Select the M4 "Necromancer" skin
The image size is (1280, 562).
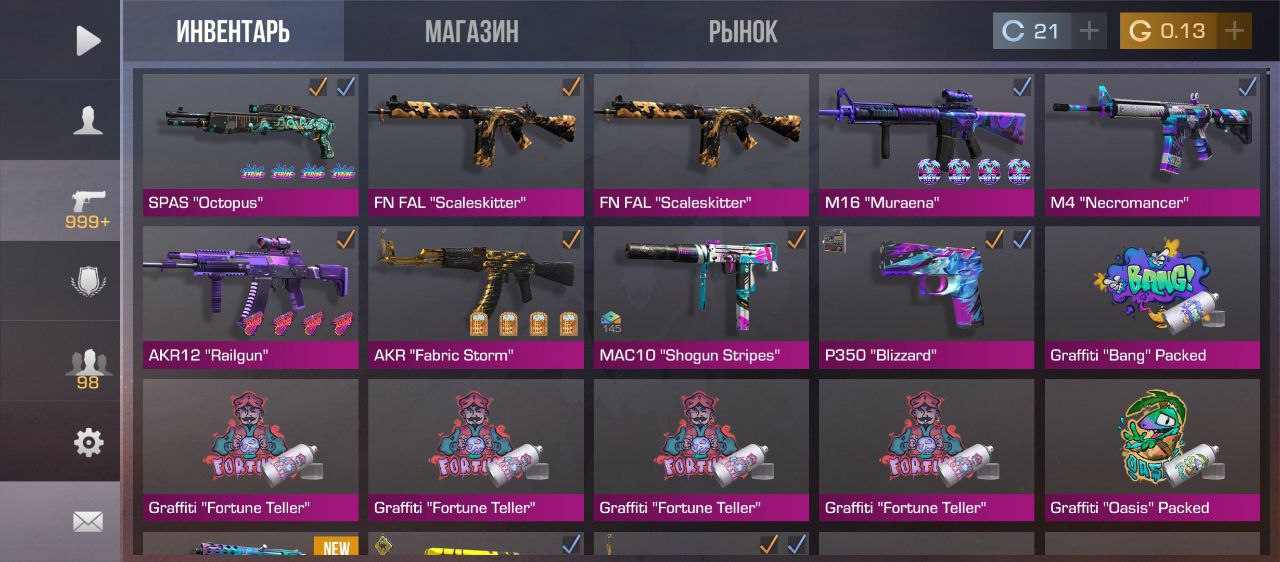tap(1152, 145)
